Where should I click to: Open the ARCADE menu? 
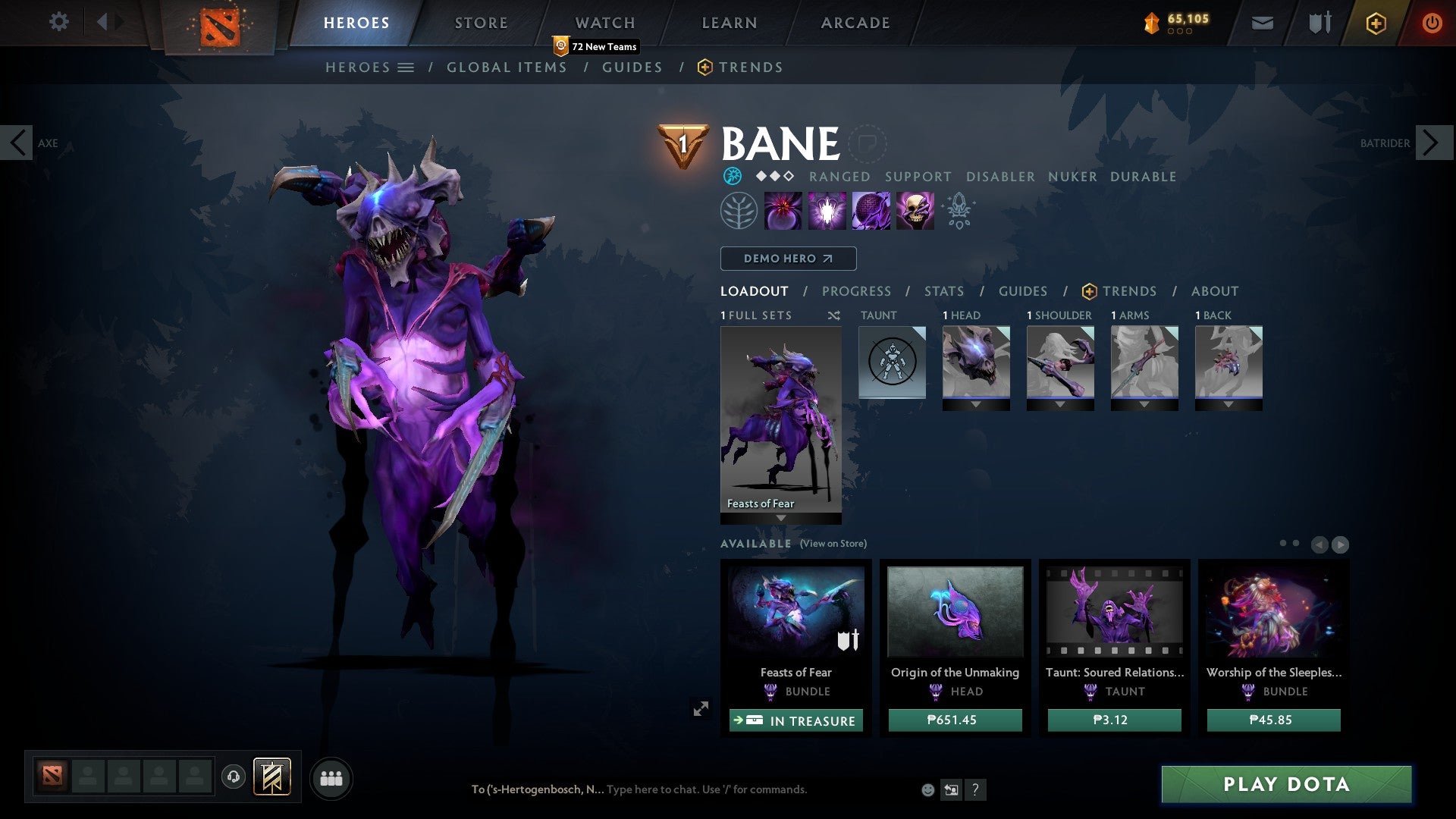(x=855, y=23)
